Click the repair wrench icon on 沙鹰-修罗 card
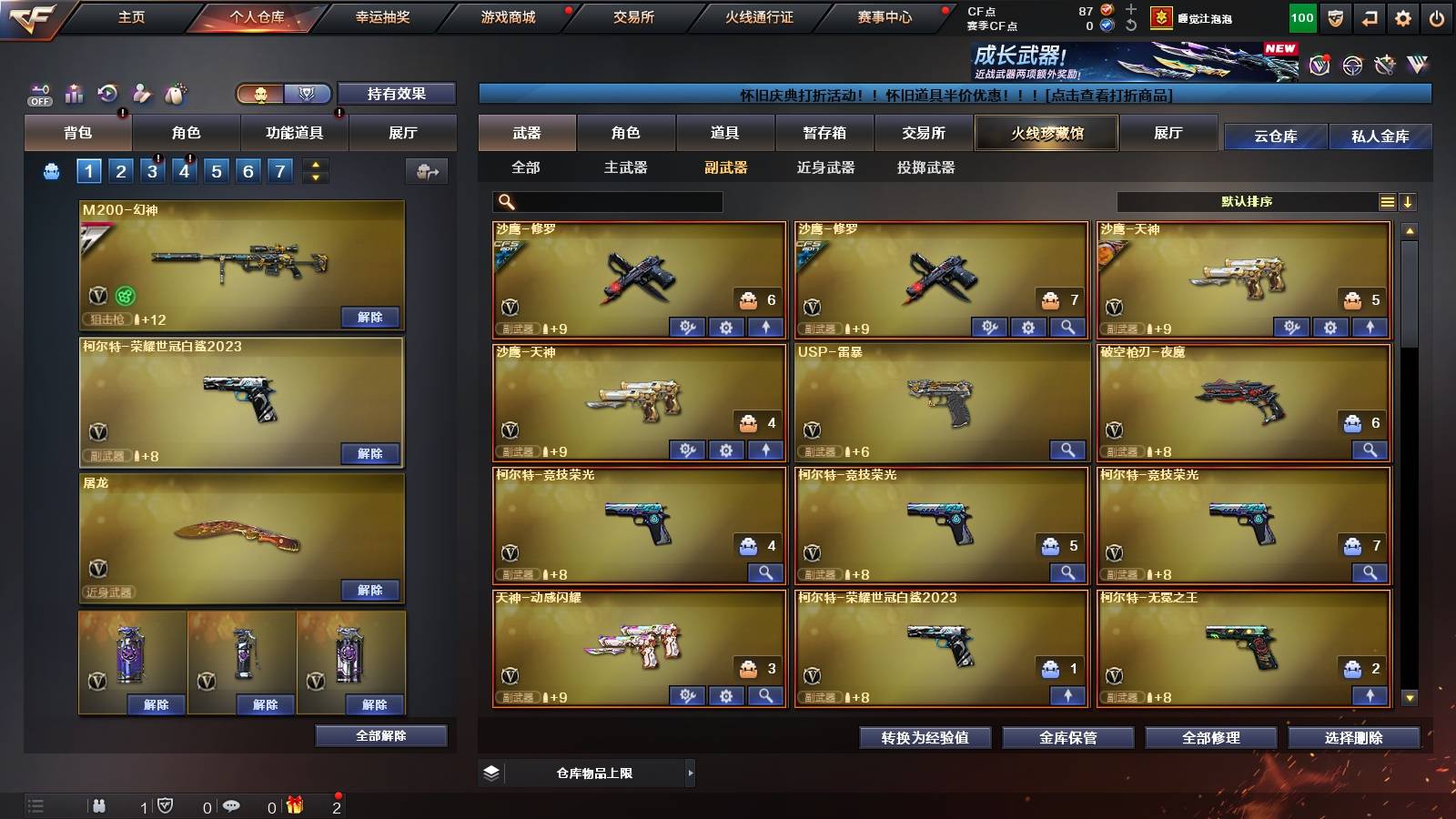This screenshot has width=1456, height=819. [x=685, y=326]
